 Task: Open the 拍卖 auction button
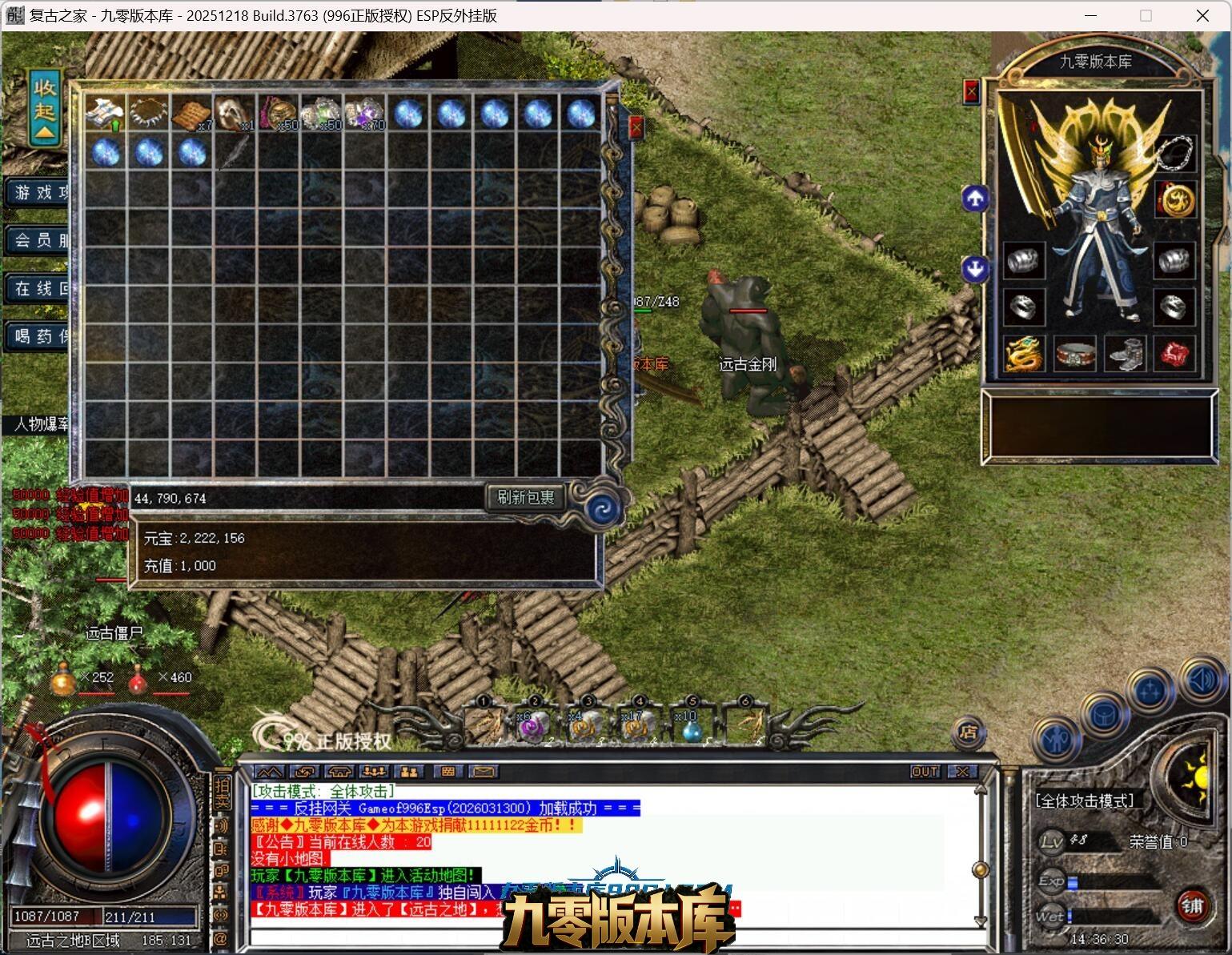coord(222,791)
